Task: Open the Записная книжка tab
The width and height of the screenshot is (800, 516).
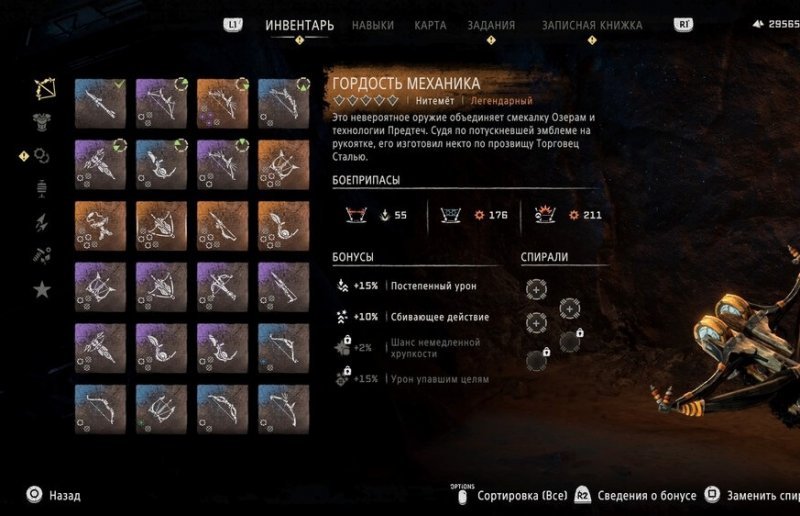Action: point(592,25)
